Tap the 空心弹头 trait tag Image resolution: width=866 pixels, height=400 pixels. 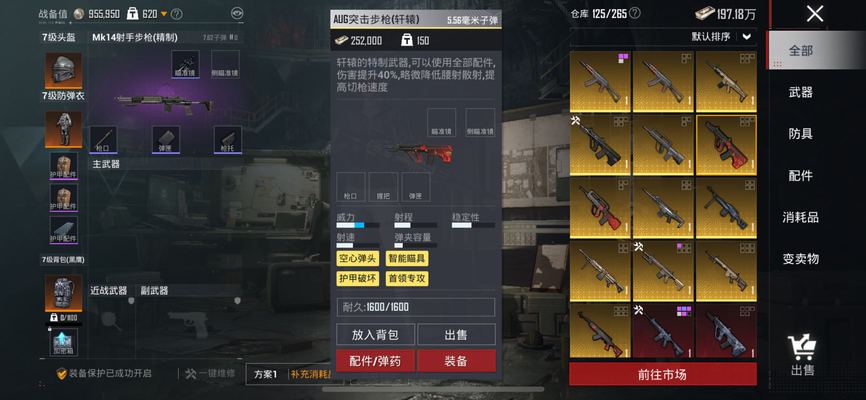pos(358,259)
